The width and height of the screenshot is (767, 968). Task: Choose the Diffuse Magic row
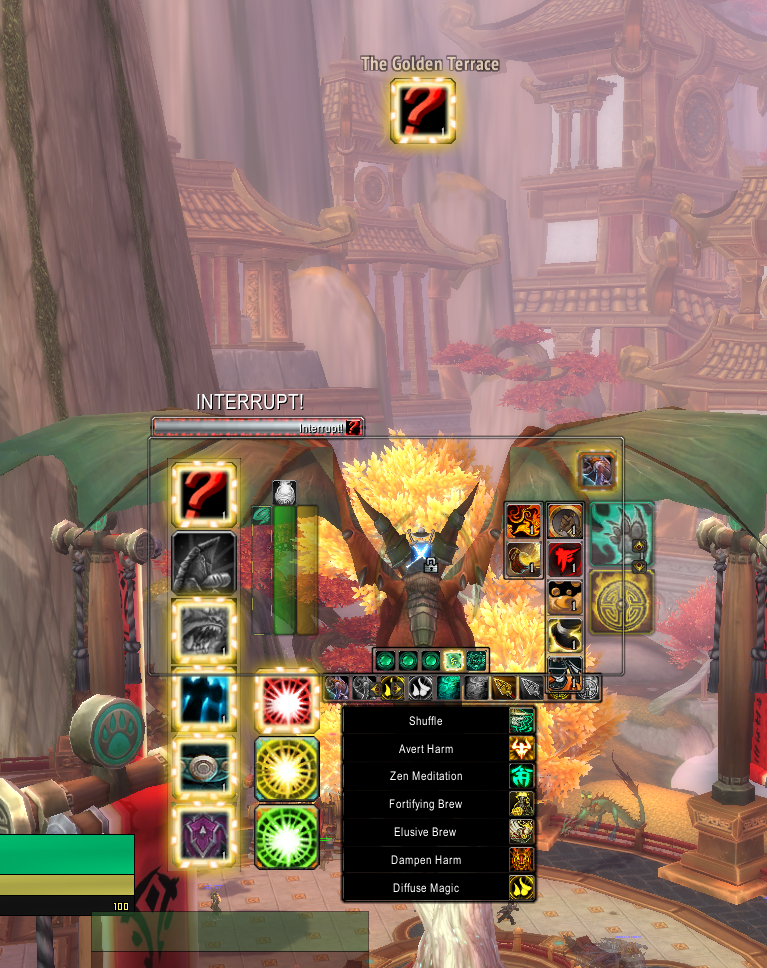click(426, 888)
